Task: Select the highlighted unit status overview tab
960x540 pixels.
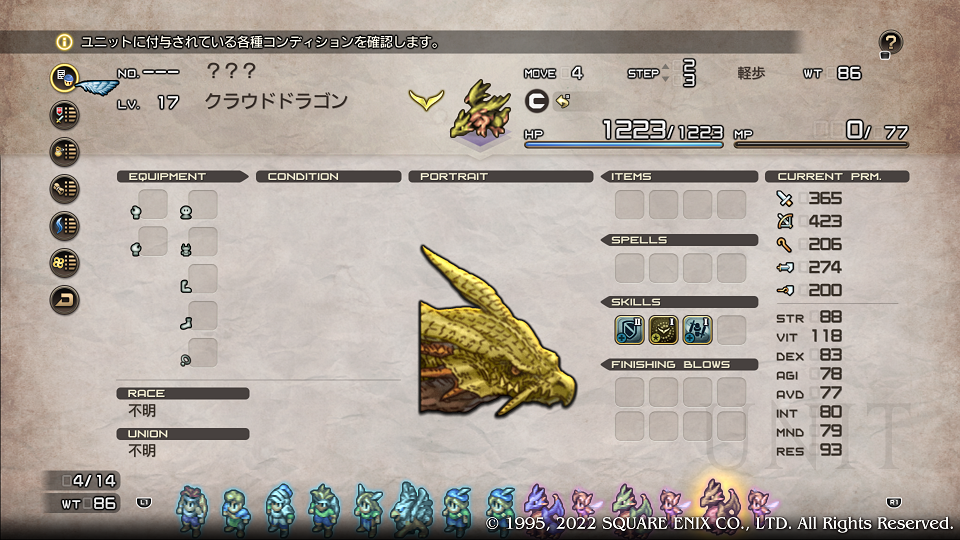Action: point(64,77)
